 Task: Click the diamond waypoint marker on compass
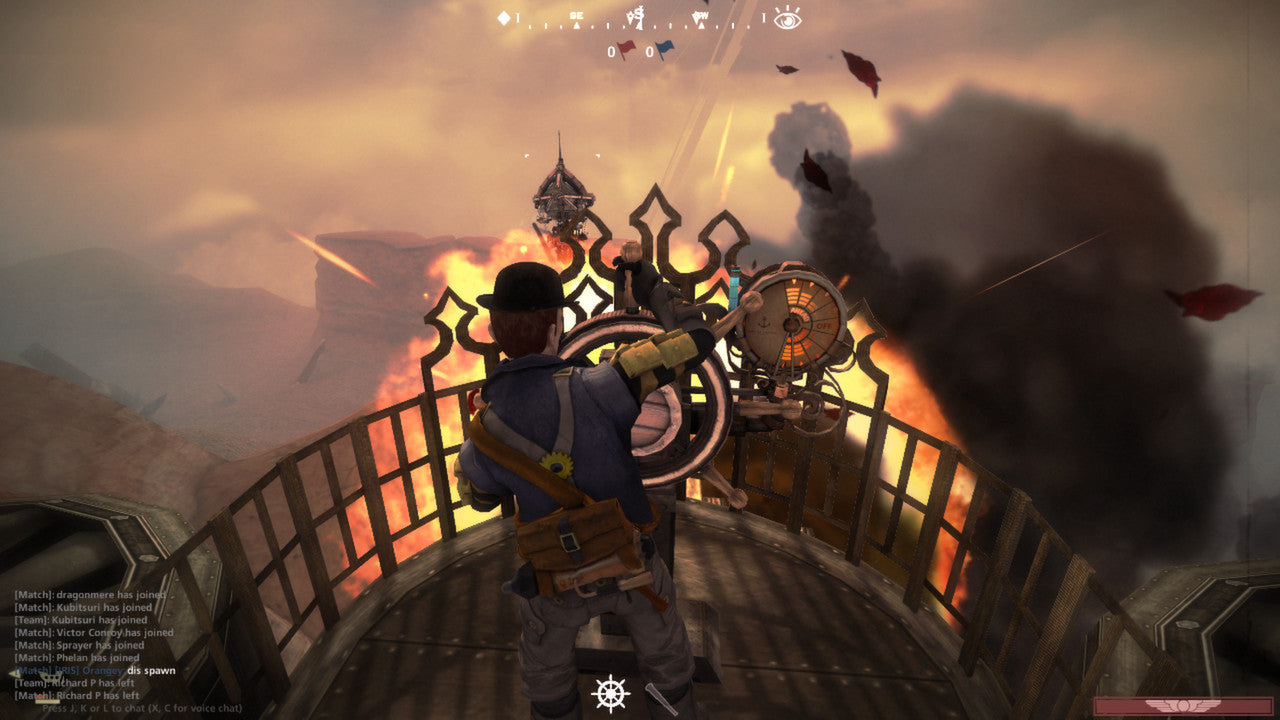pos(503,17)
